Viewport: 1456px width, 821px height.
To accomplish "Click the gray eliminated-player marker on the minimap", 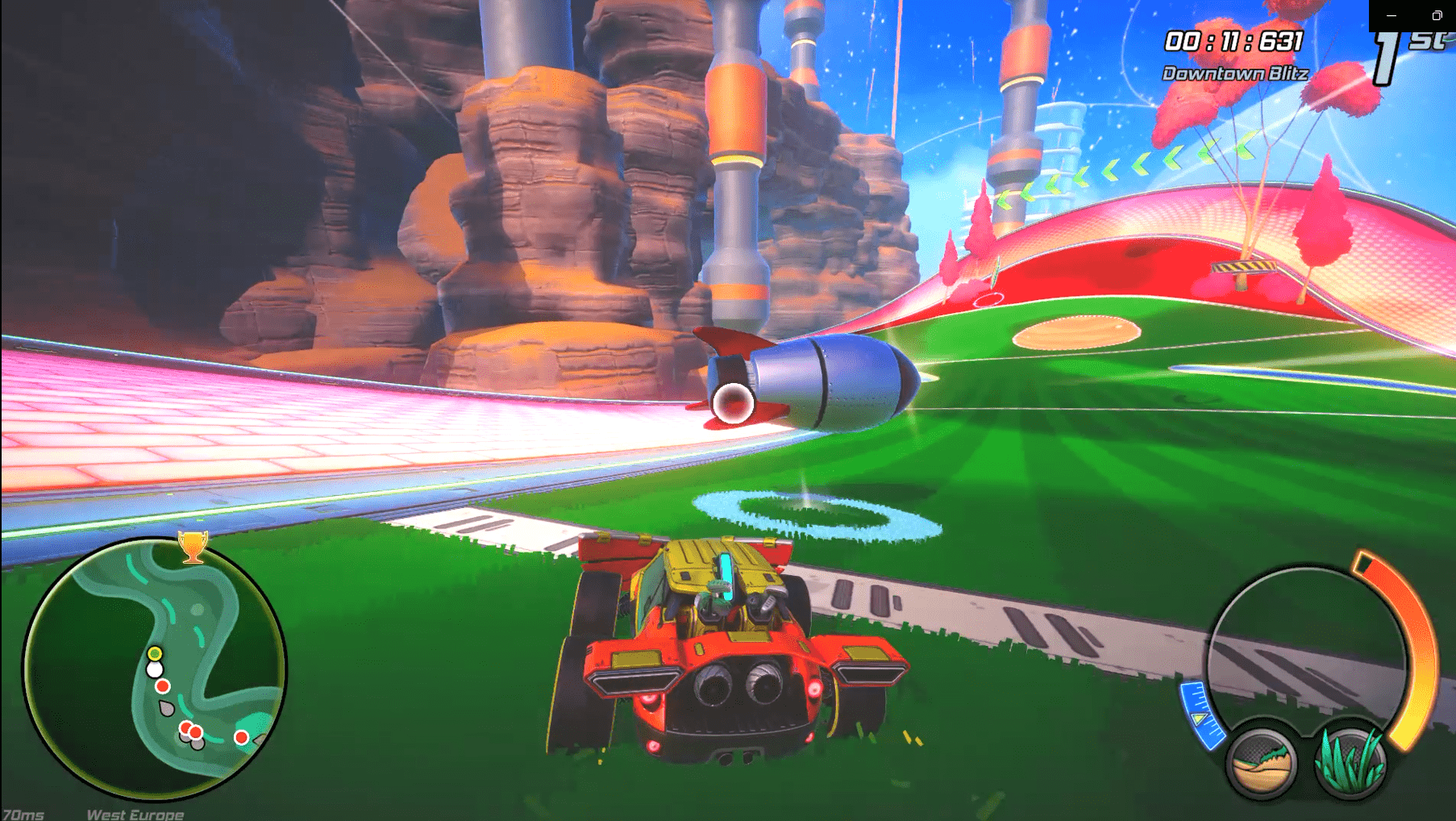I will coord(165,707).
